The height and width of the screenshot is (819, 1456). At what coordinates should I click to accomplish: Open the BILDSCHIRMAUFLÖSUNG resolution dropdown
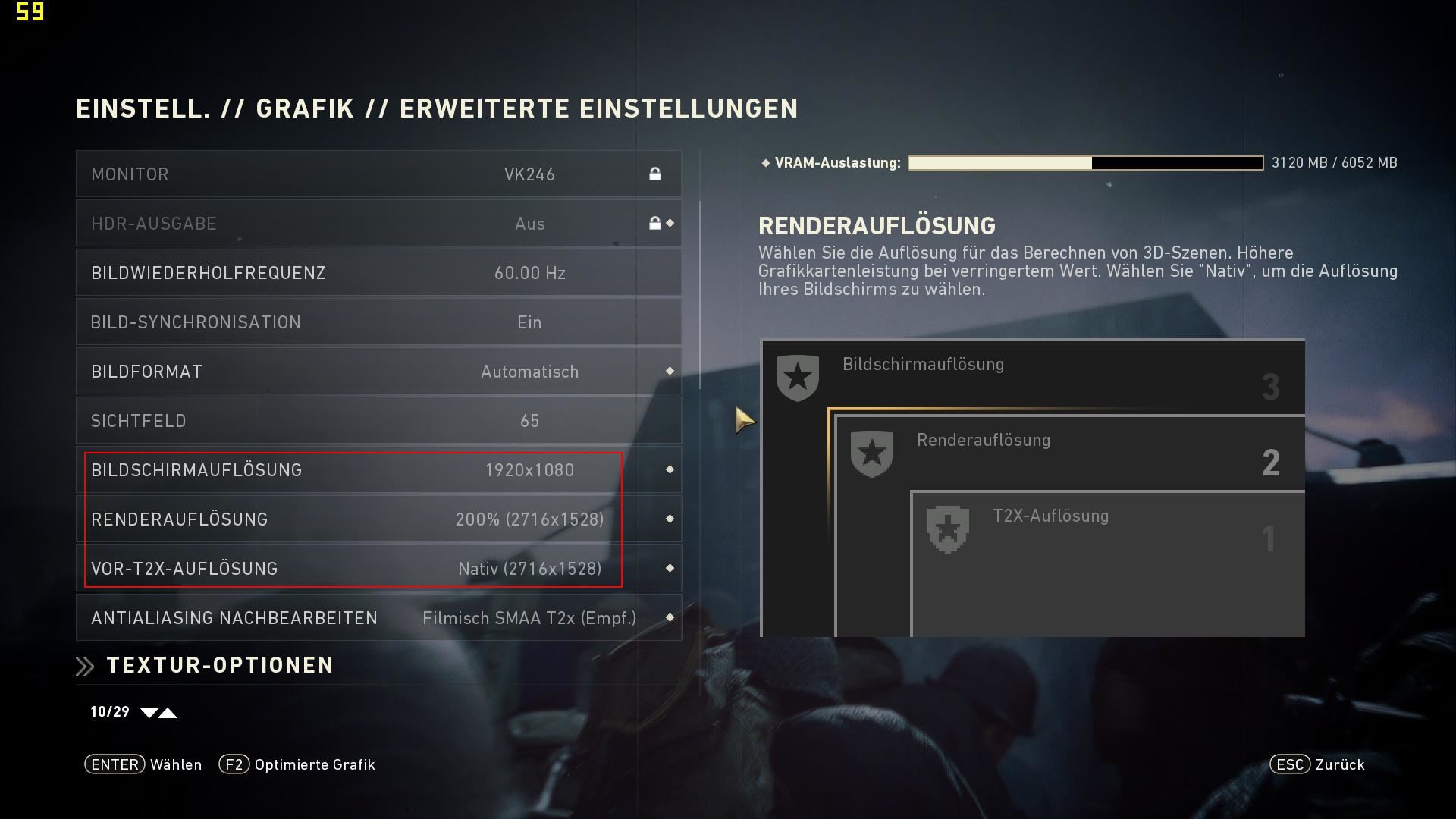(377, 469)
